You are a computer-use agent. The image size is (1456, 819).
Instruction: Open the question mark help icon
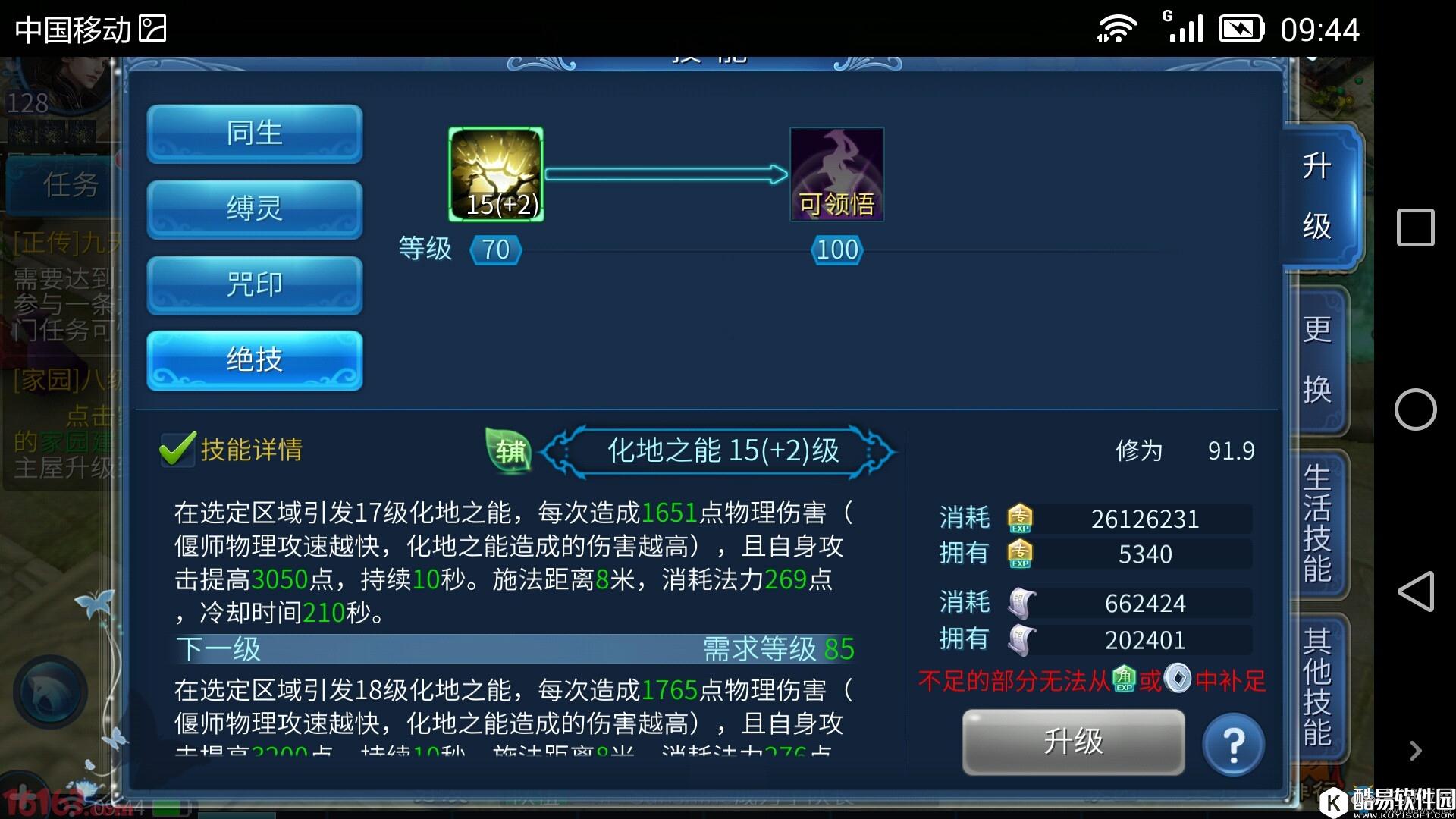[1232, 743]
